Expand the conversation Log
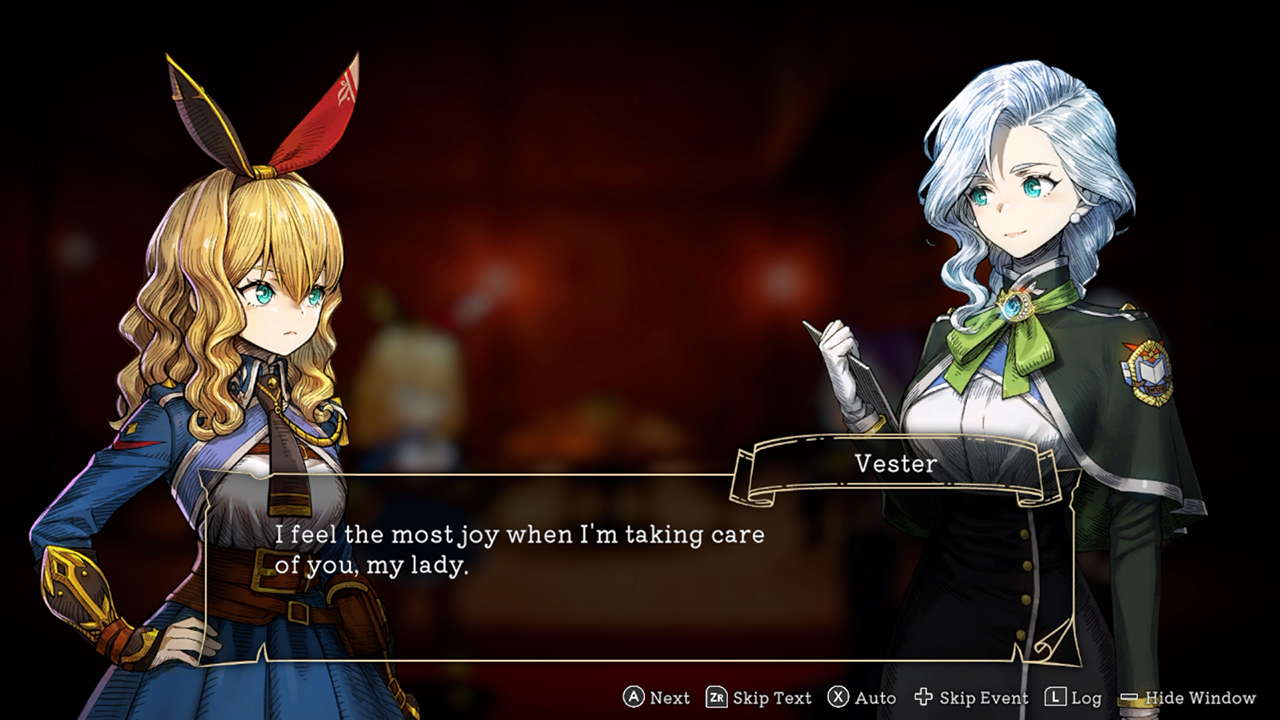 point(1085,698)
